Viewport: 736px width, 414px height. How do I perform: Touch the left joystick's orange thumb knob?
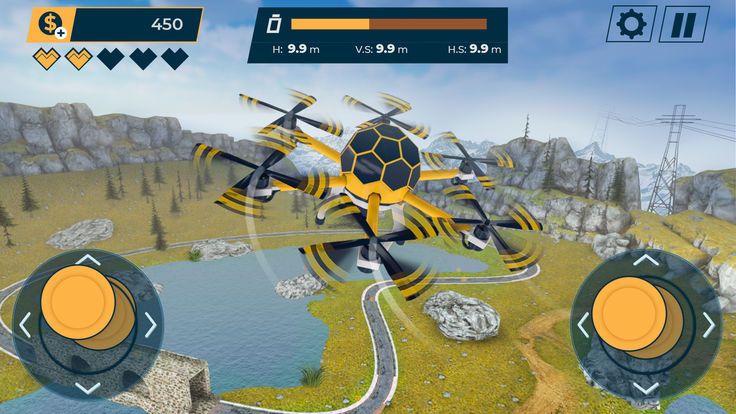coord(78,303)
